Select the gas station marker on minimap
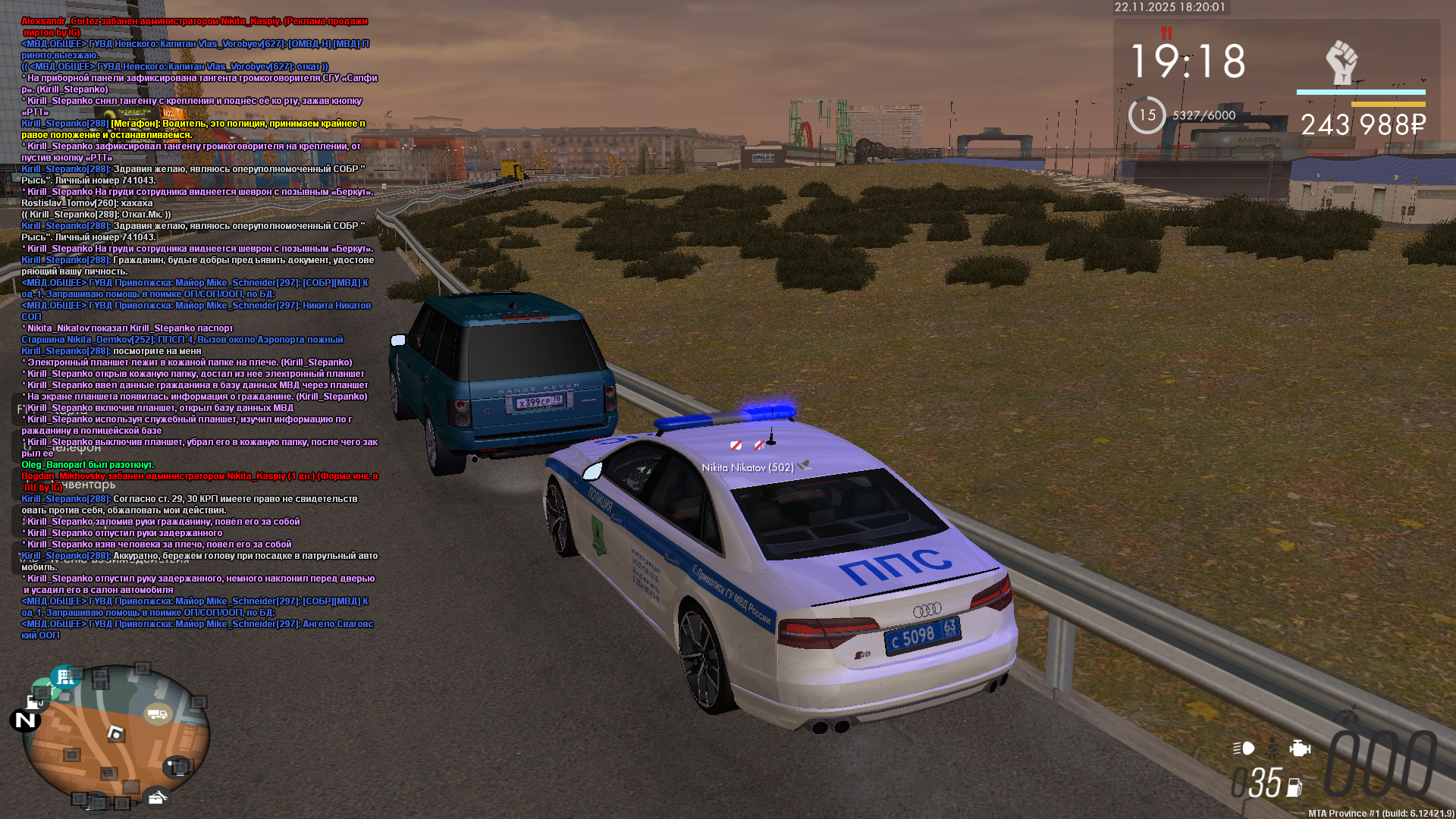The width and height of the screenshot is (1456, 819). click(34, 701)
